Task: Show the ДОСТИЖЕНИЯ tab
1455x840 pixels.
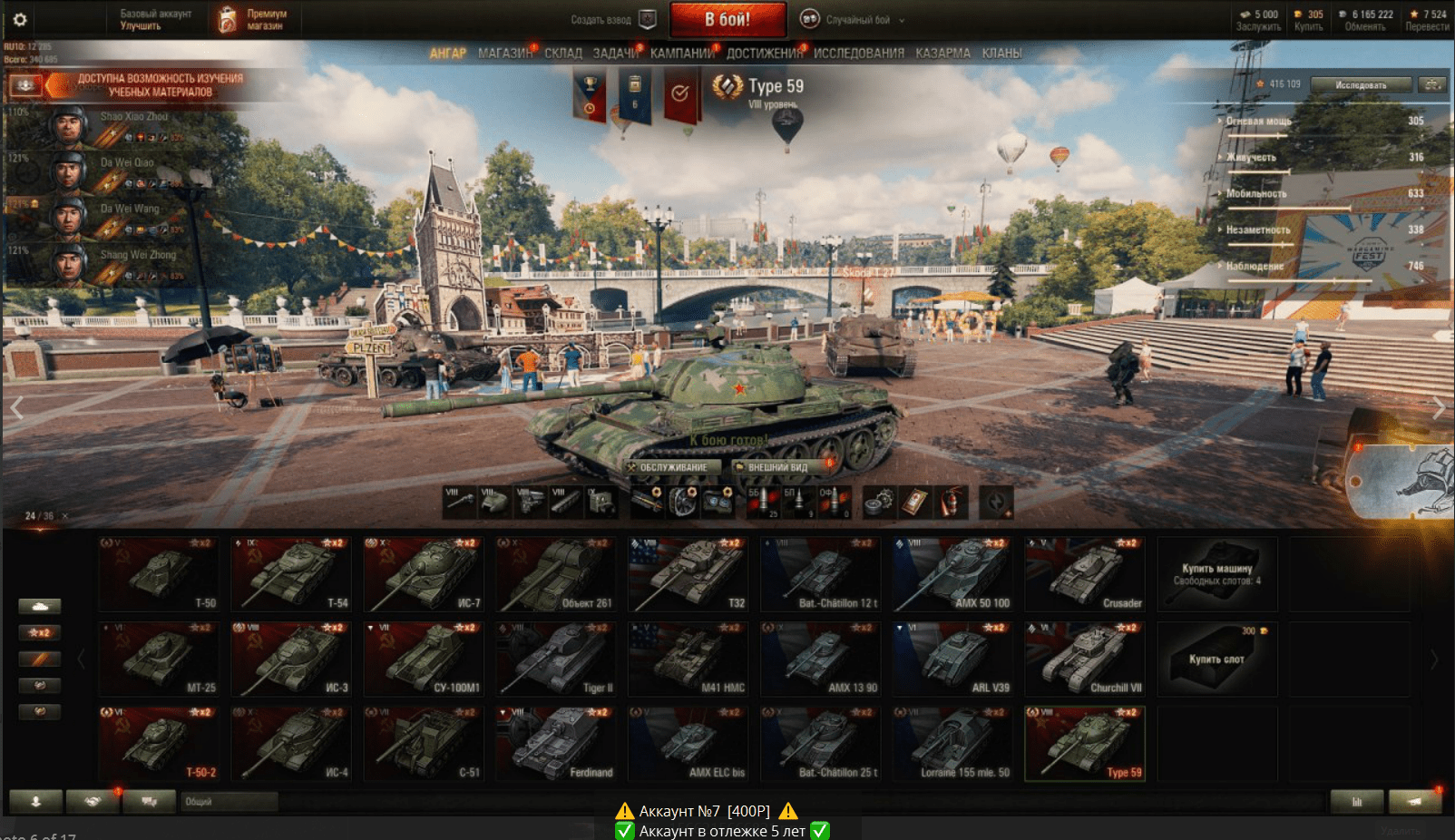Action: [765, 54]
